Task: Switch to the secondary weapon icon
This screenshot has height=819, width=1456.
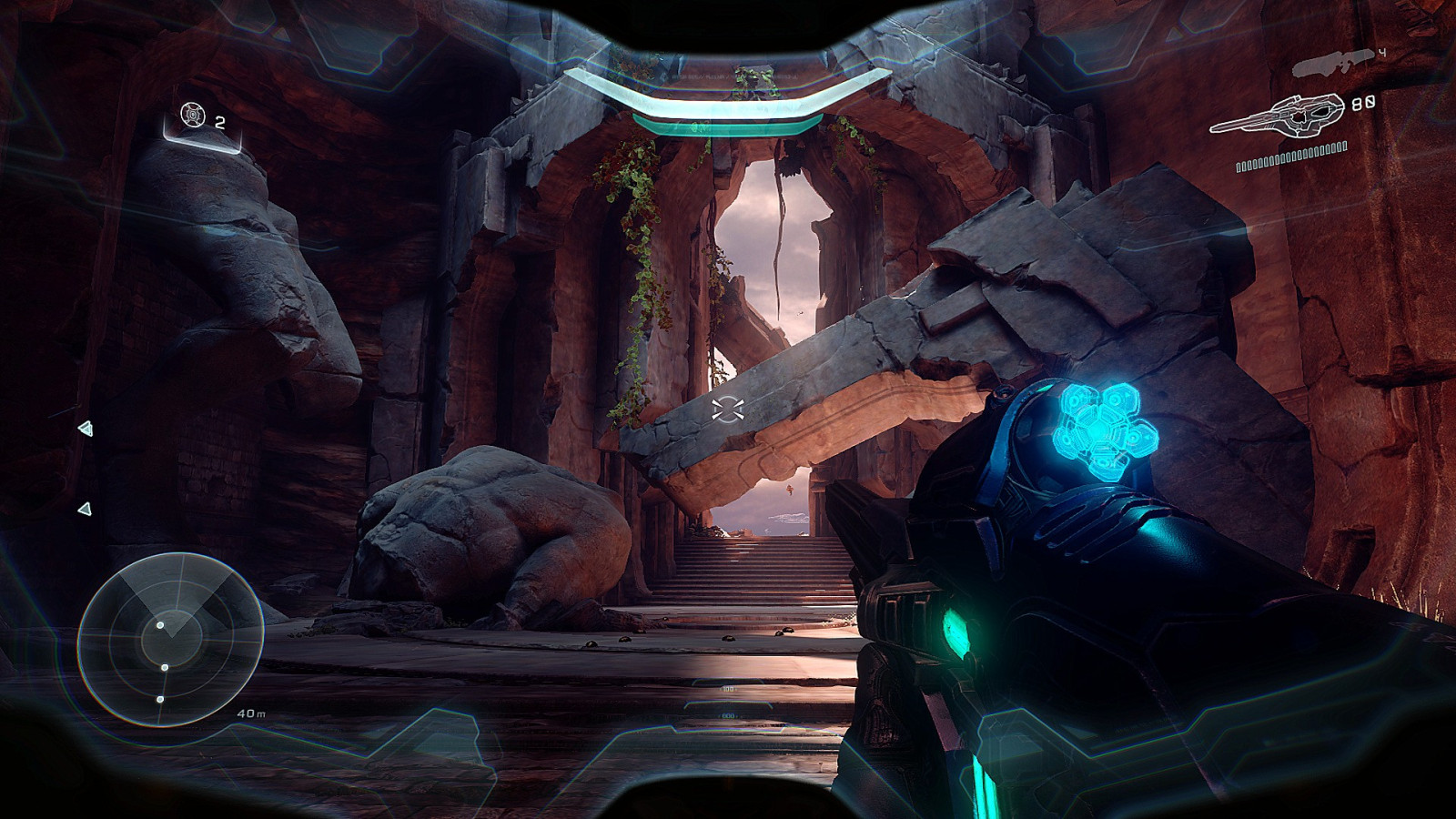Action: click(1332, 61)
